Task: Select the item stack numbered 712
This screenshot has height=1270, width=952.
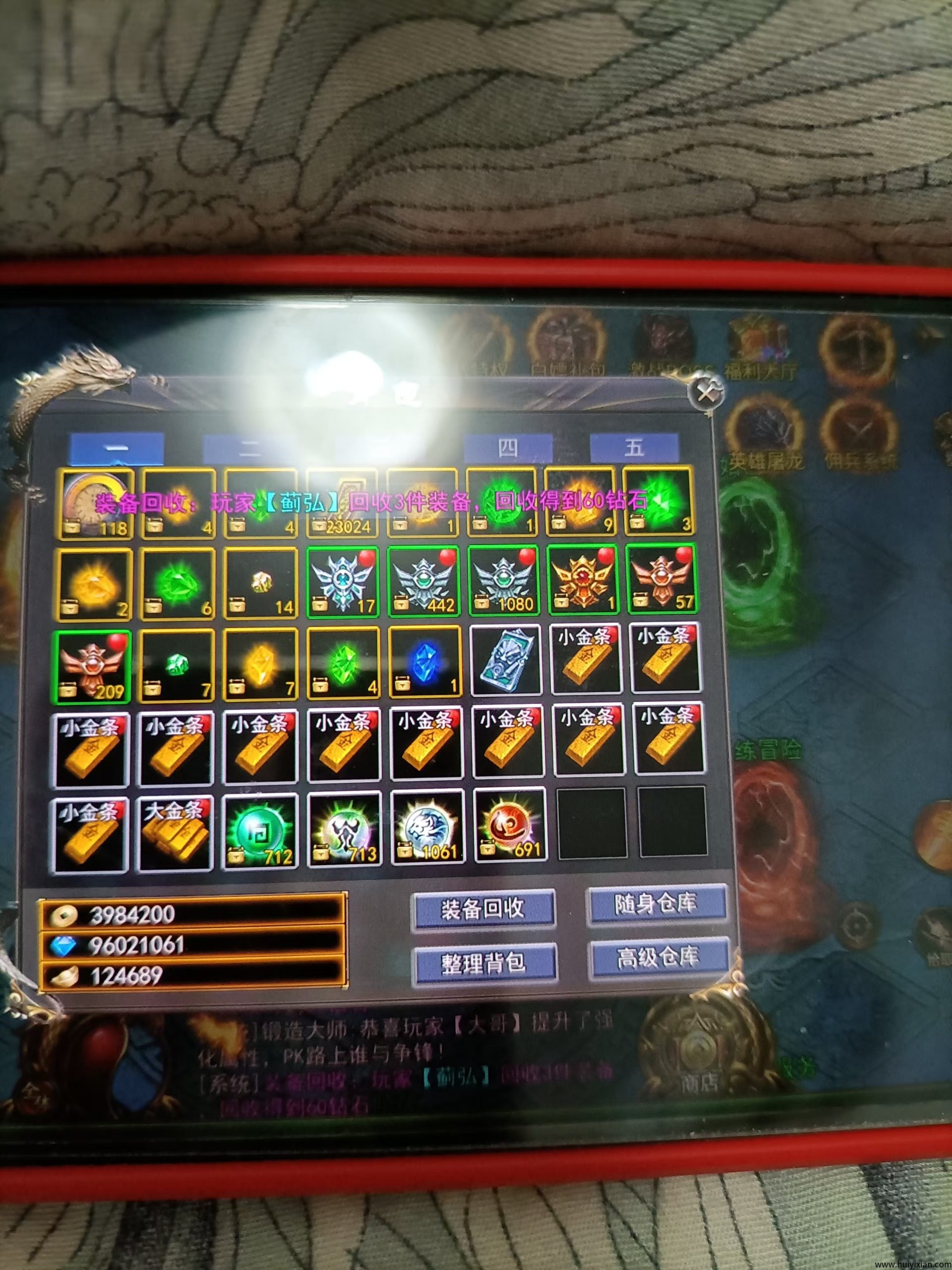Action: tap(260, 831)
